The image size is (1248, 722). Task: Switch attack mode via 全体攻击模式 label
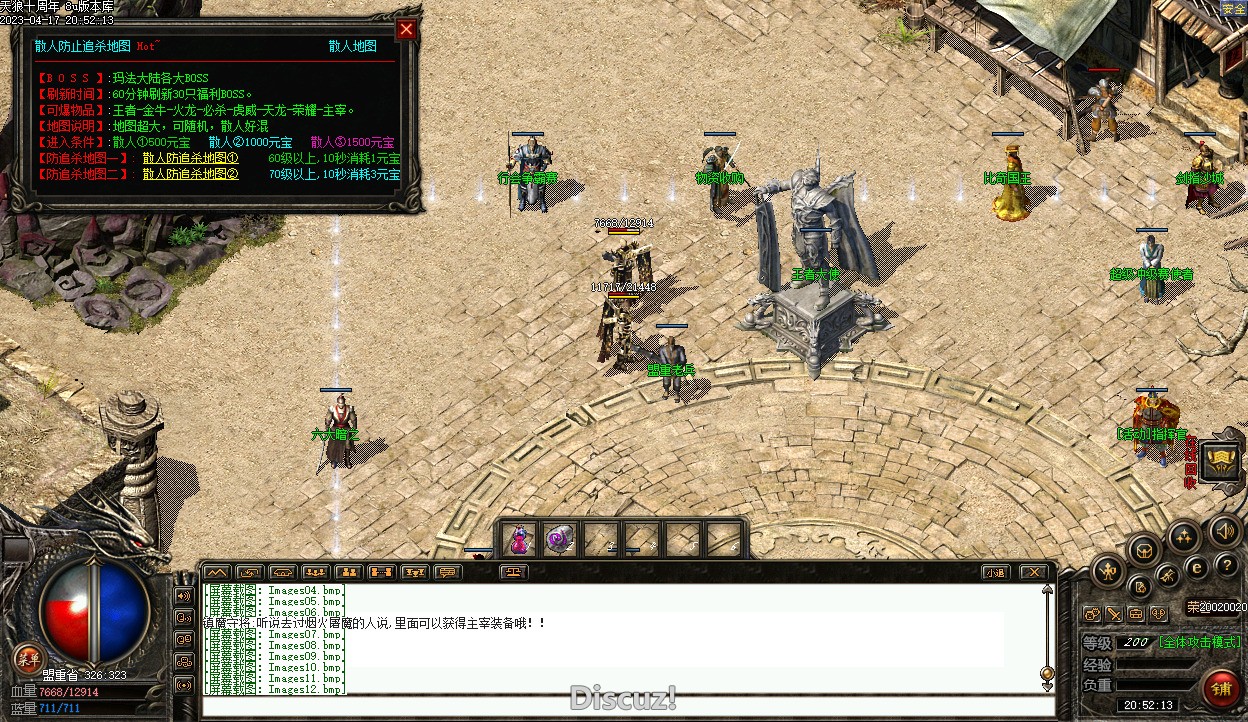pyautogui.click(x=1199, y=643)
